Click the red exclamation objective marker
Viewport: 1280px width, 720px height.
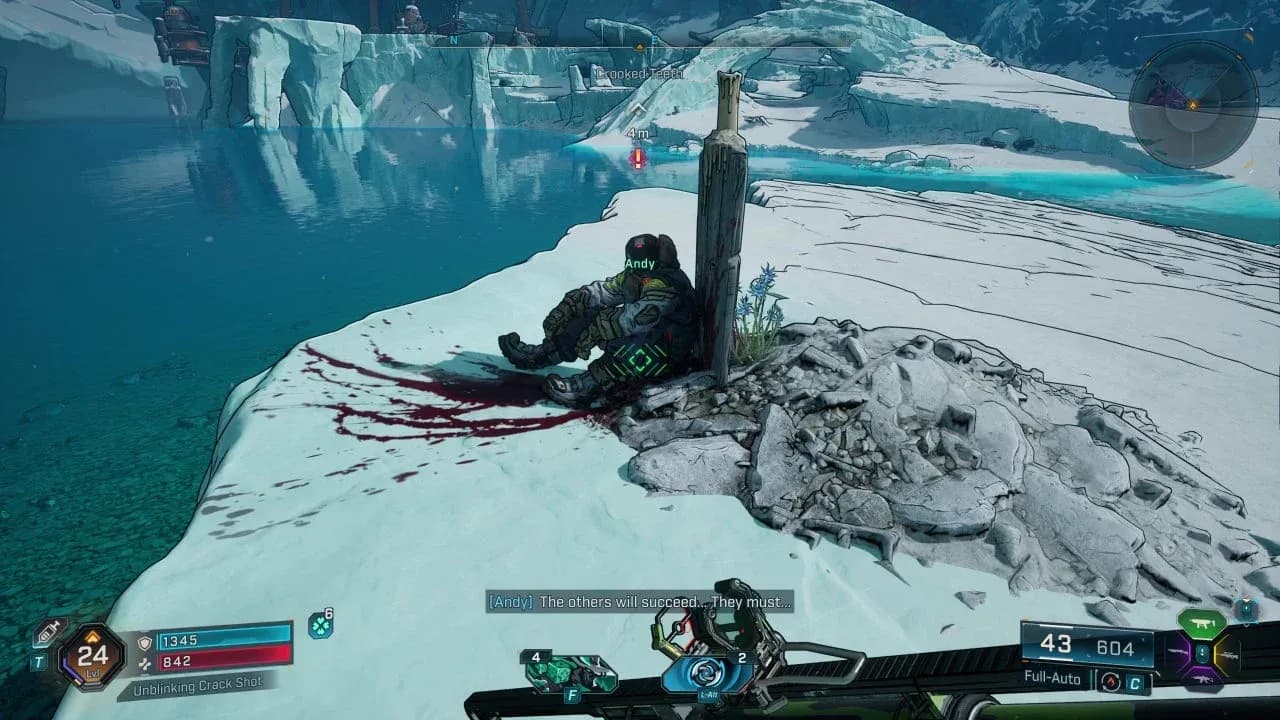click(x=638, y=158)
